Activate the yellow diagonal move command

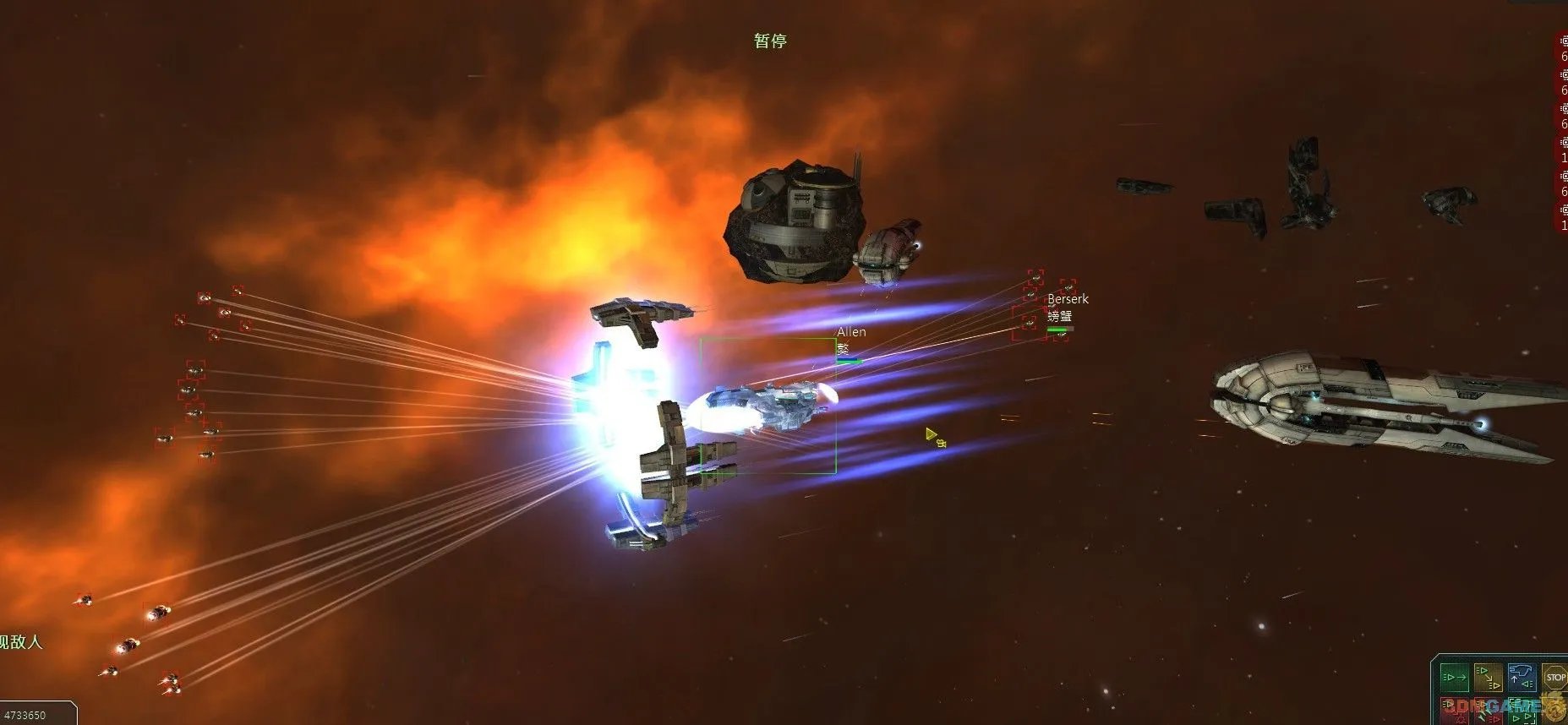(1488, 677)
